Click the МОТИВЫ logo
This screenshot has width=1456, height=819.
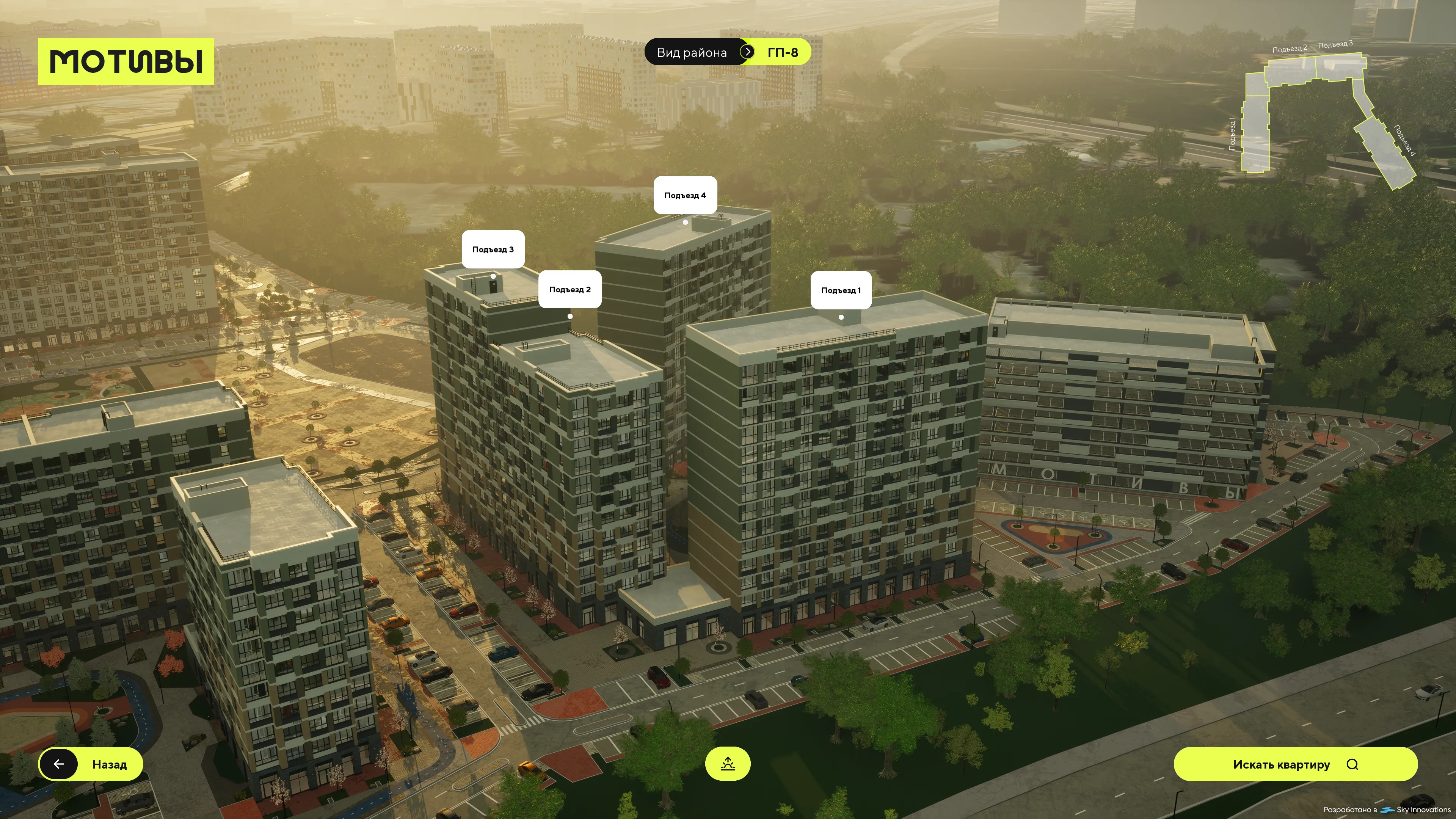[126, 61]
